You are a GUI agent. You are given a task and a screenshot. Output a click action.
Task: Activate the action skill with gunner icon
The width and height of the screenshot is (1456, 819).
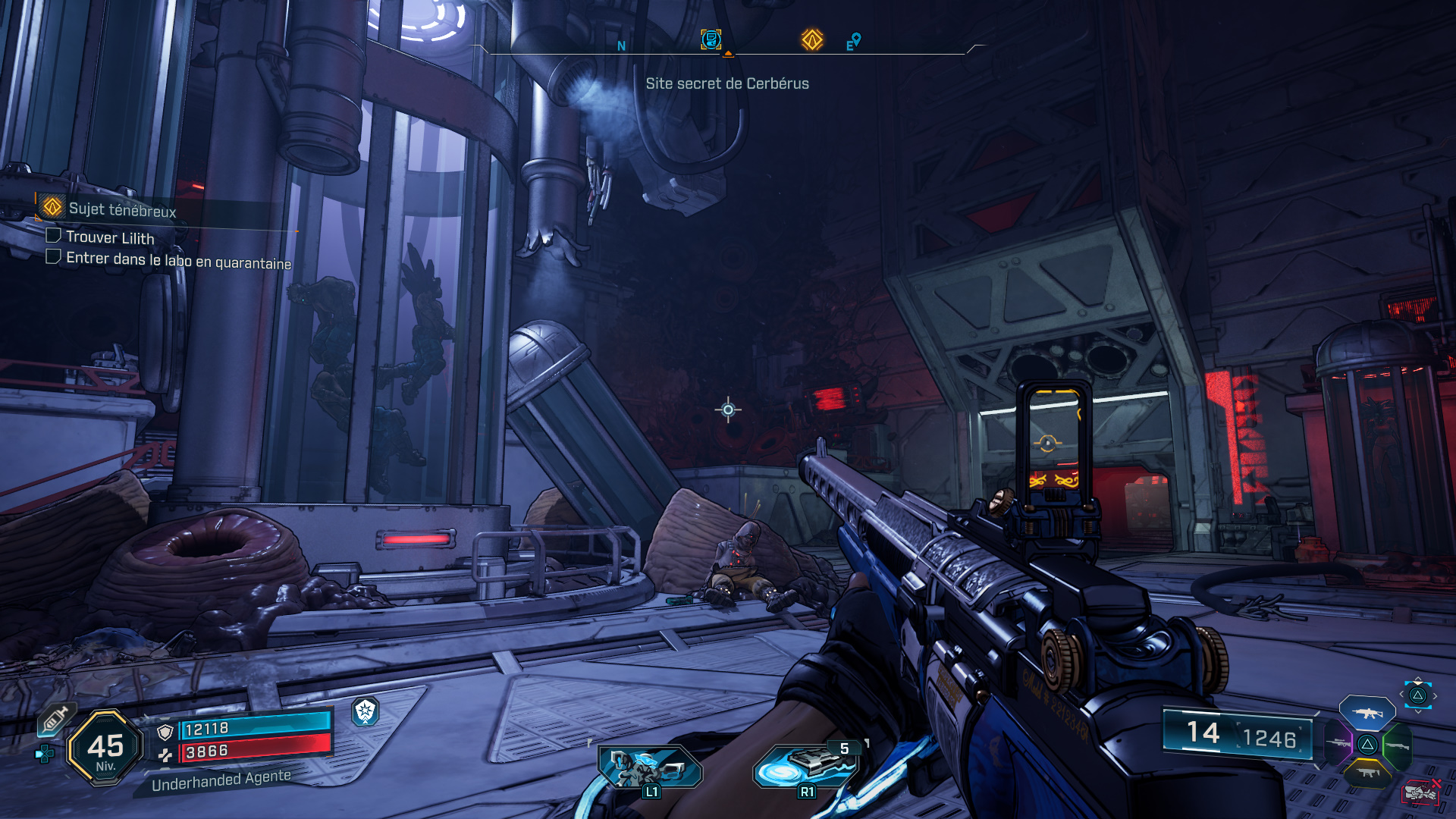coord(649,767)
